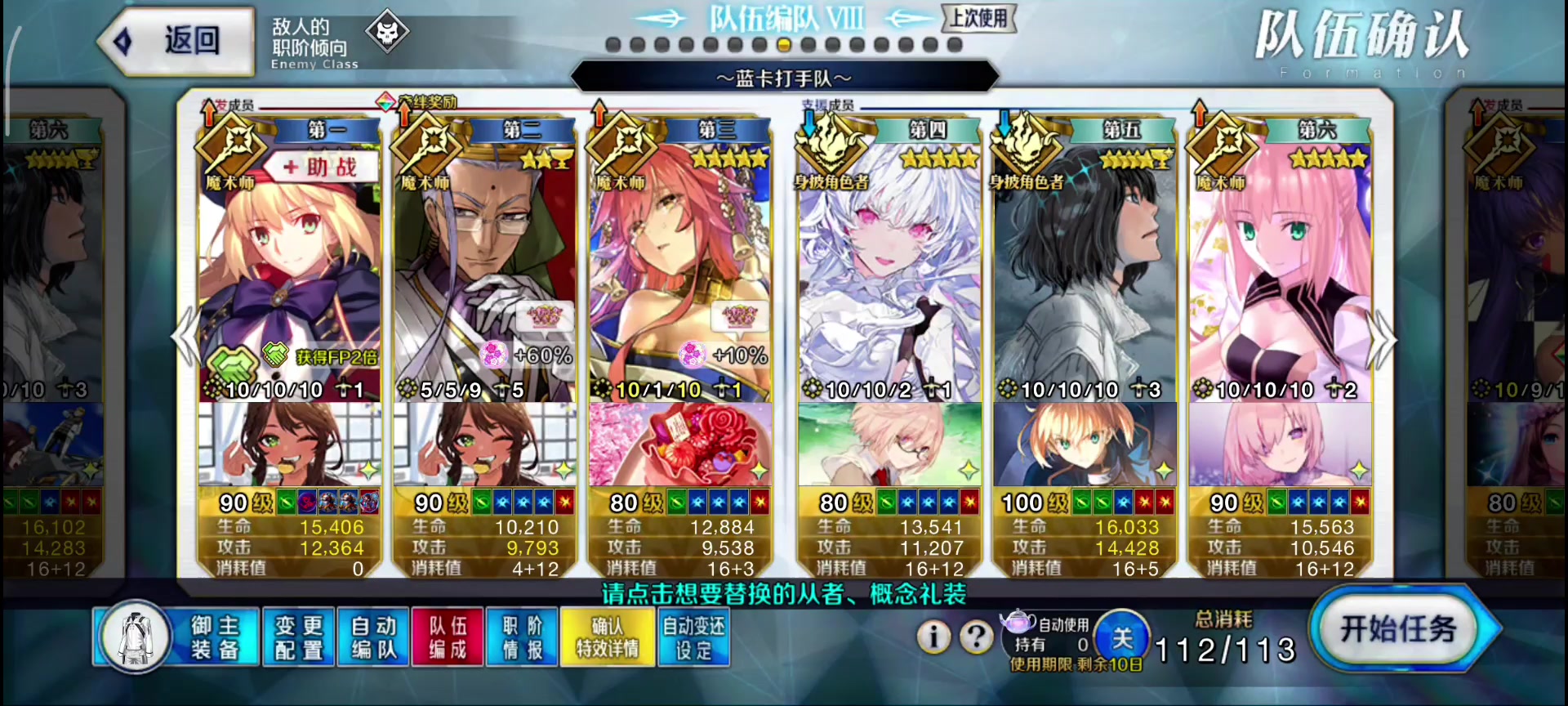Choose 自动编队 auto formation
The image size is (1568, 706).
[x=373, y=637]
